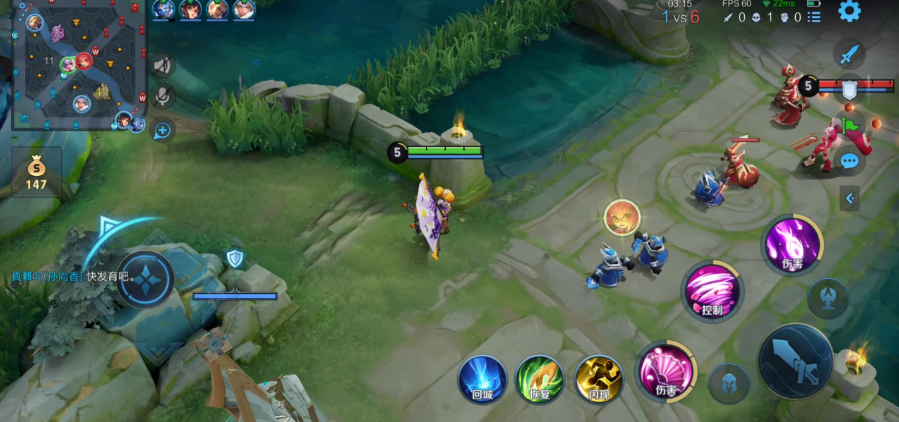The width and height of the screenshot is (899, 422).
Task: Hit the large sword basic attack button
Action: [795, 360]
